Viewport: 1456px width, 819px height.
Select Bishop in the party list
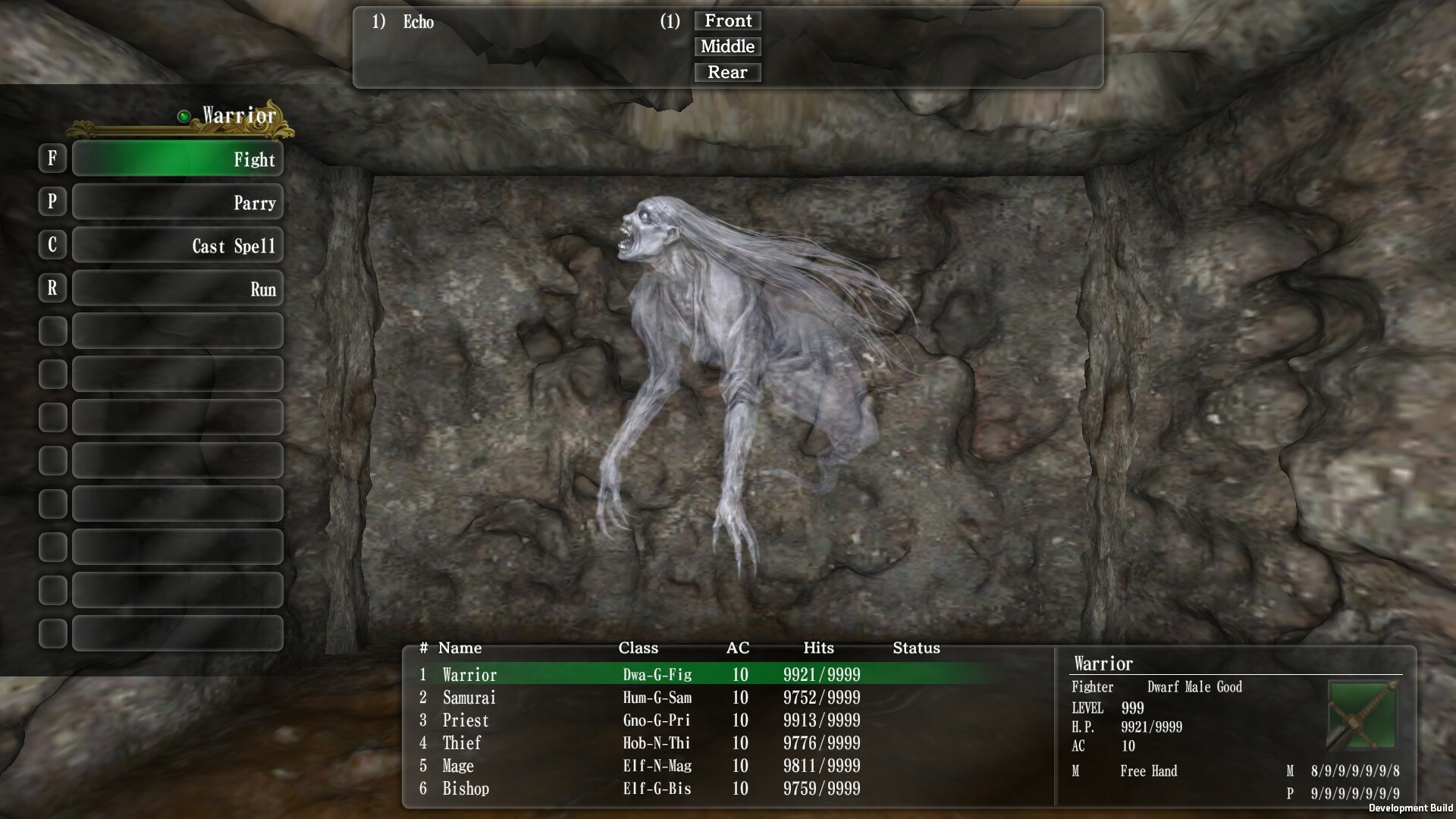click(x=466, y=789)
